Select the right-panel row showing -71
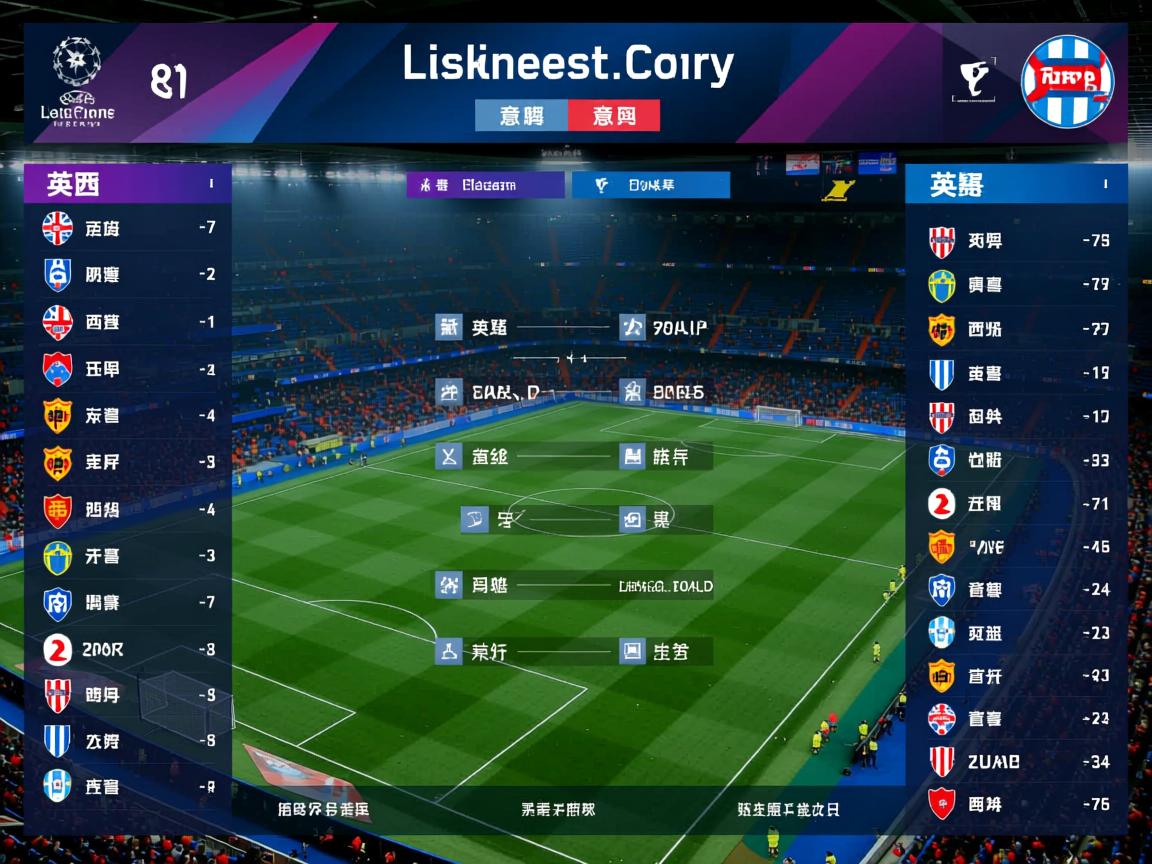Viewport: 1152px width, 864px height. [x=1016, y=504]
